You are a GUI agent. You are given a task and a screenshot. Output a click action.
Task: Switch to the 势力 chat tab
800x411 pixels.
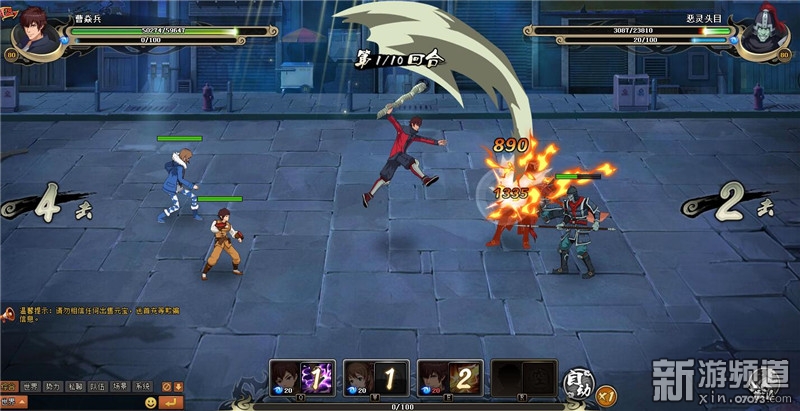[54, 386]
